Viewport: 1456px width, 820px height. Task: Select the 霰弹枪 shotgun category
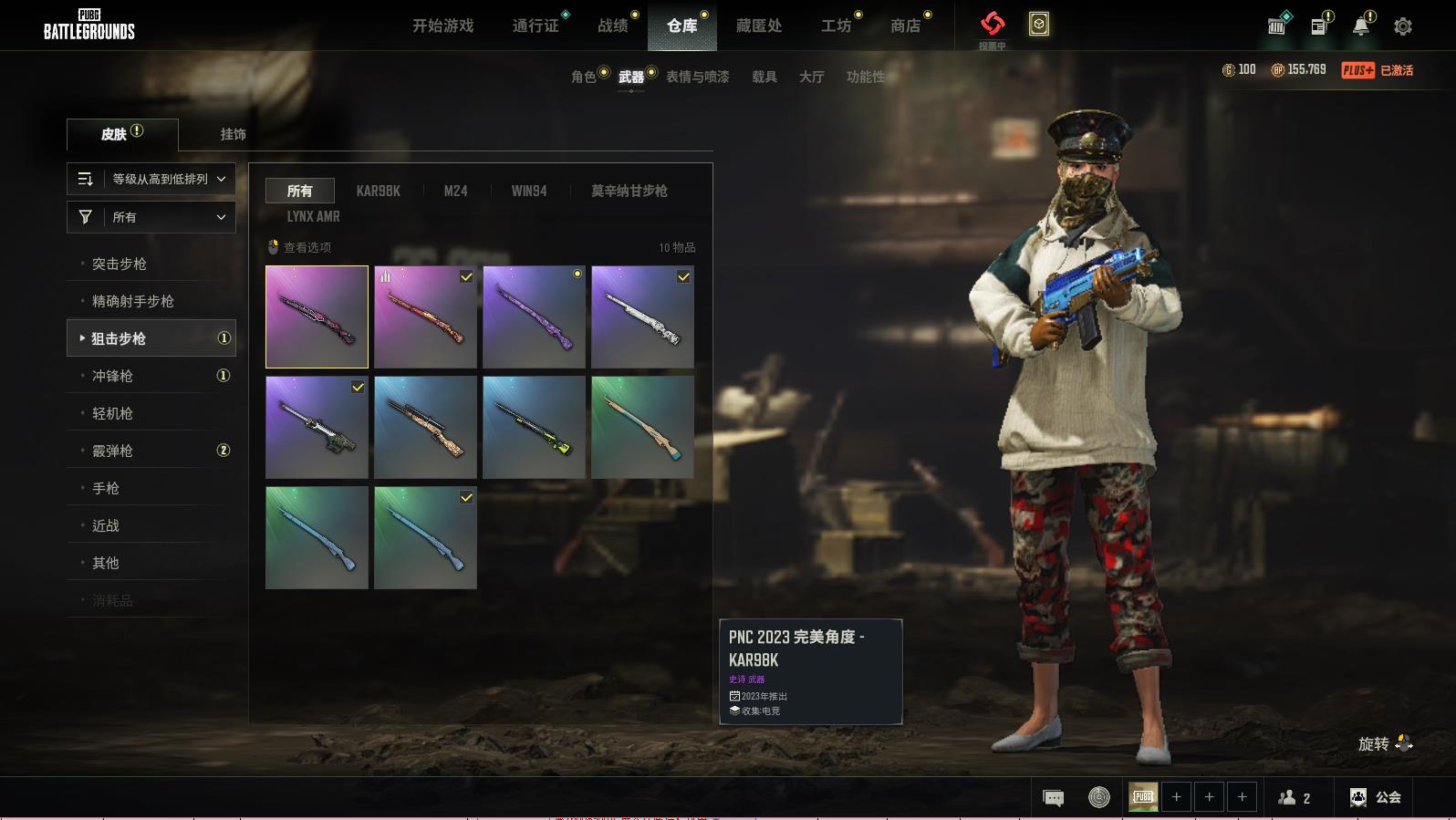(112, 451)
